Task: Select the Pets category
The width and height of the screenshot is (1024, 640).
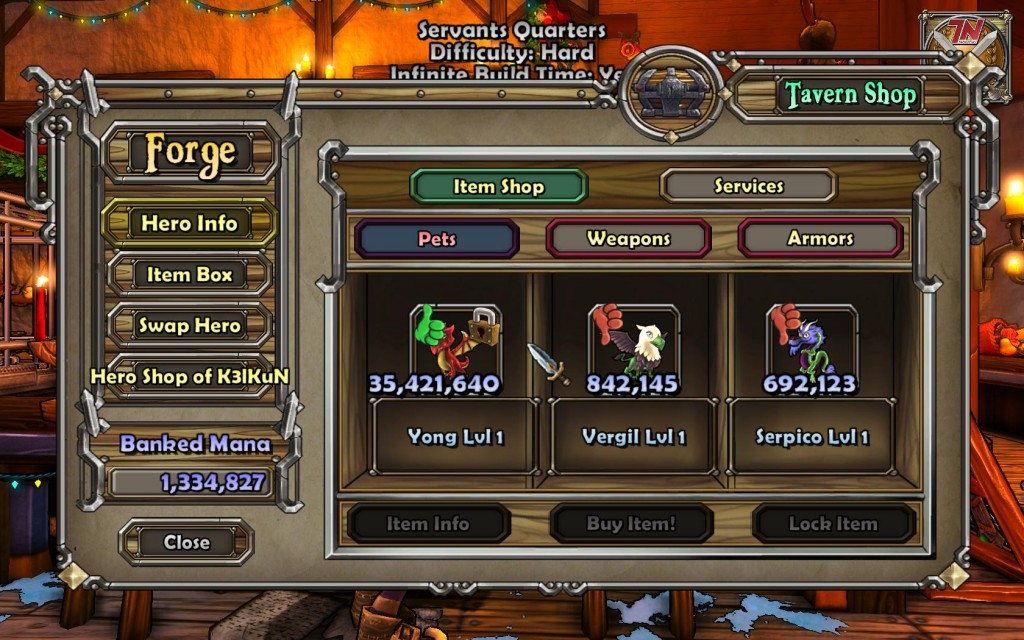Action: pyautogui.click(x=437, y=239)
